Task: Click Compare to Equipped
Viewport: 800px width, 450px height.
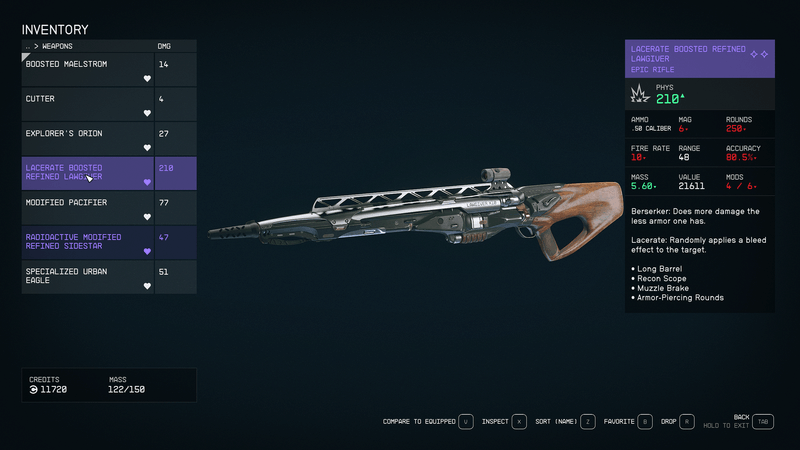Action: point(427,422)
